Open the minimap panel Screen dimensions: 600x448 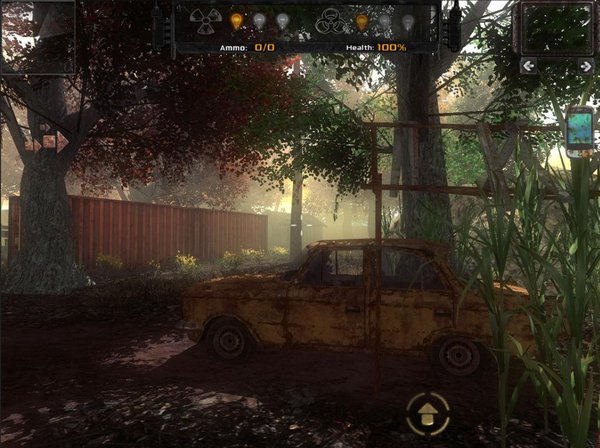coord(37,36)
